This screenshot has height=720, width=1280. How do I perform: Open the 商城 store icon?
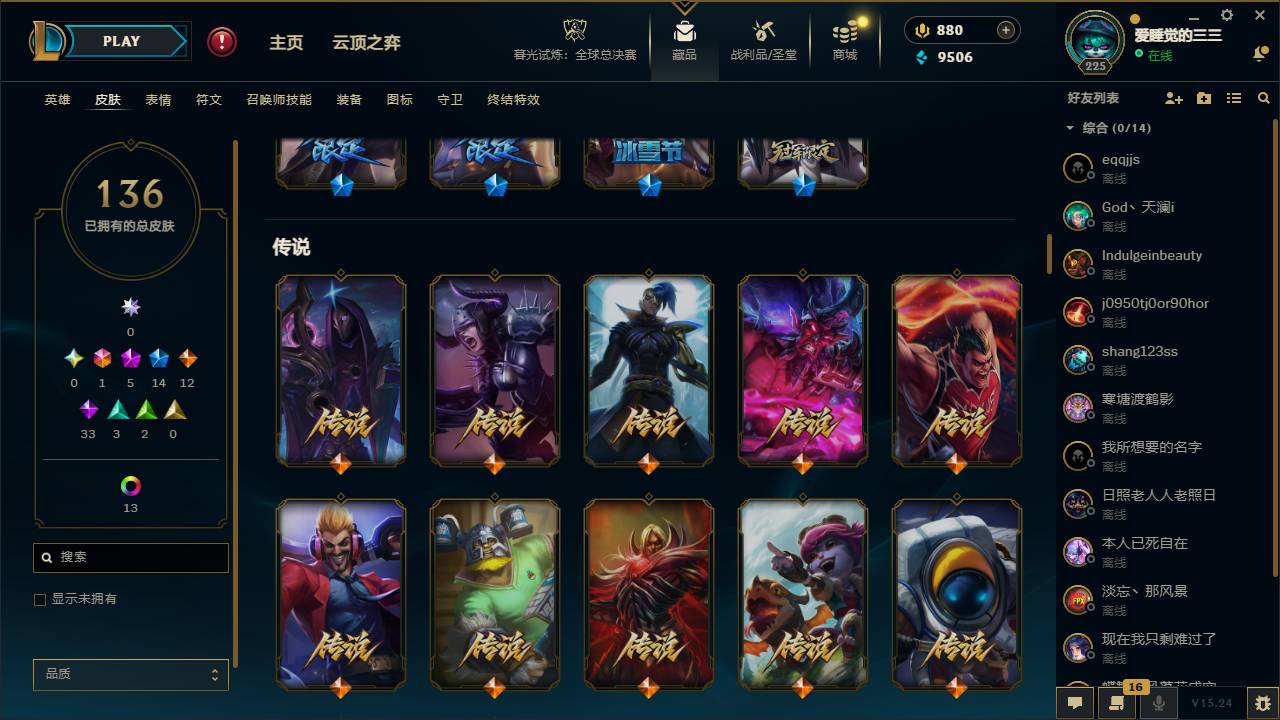[x=843, y=40]
